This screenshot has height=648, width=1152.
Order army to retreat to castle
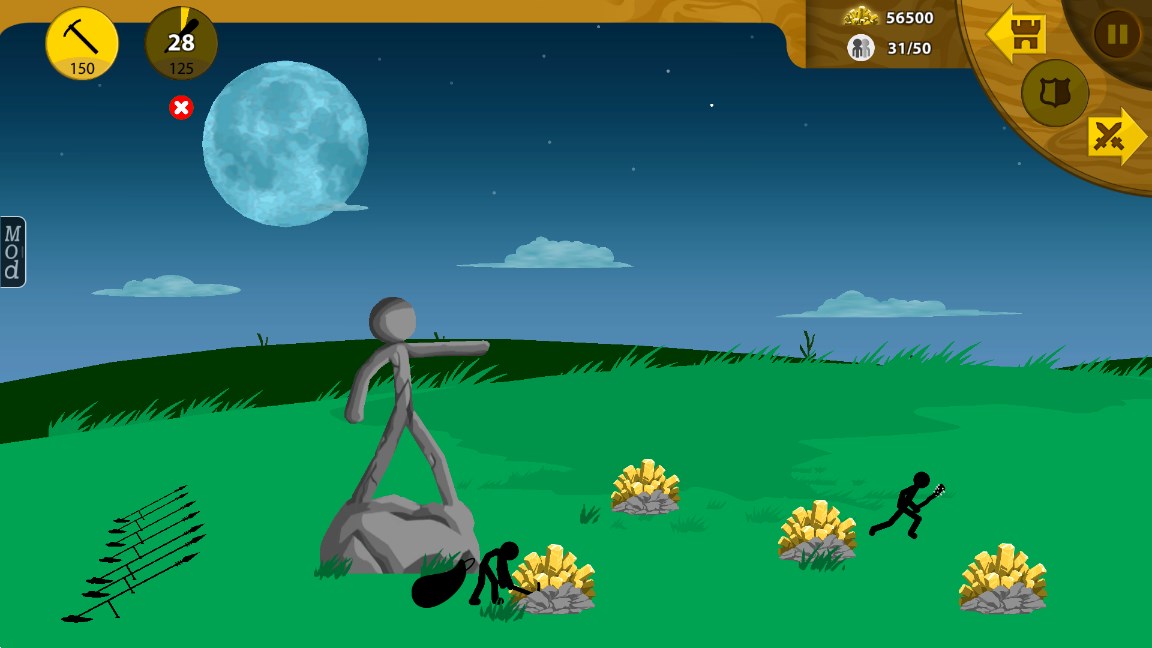click(1017, 35)
